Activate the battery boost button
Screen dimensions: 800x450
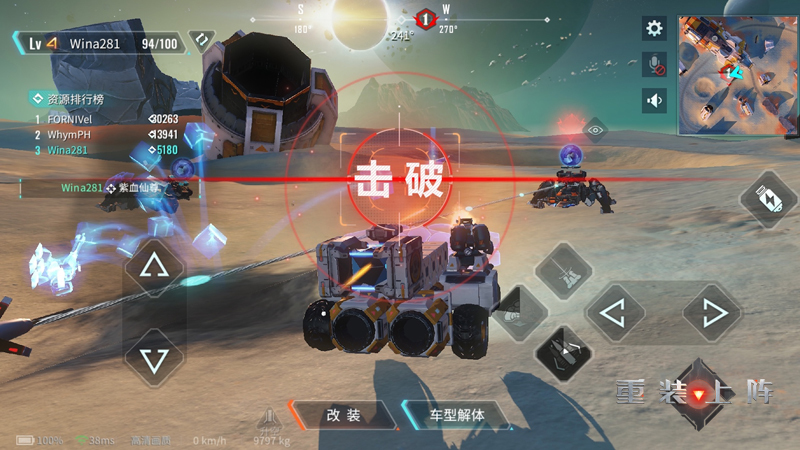pos(768,198)
